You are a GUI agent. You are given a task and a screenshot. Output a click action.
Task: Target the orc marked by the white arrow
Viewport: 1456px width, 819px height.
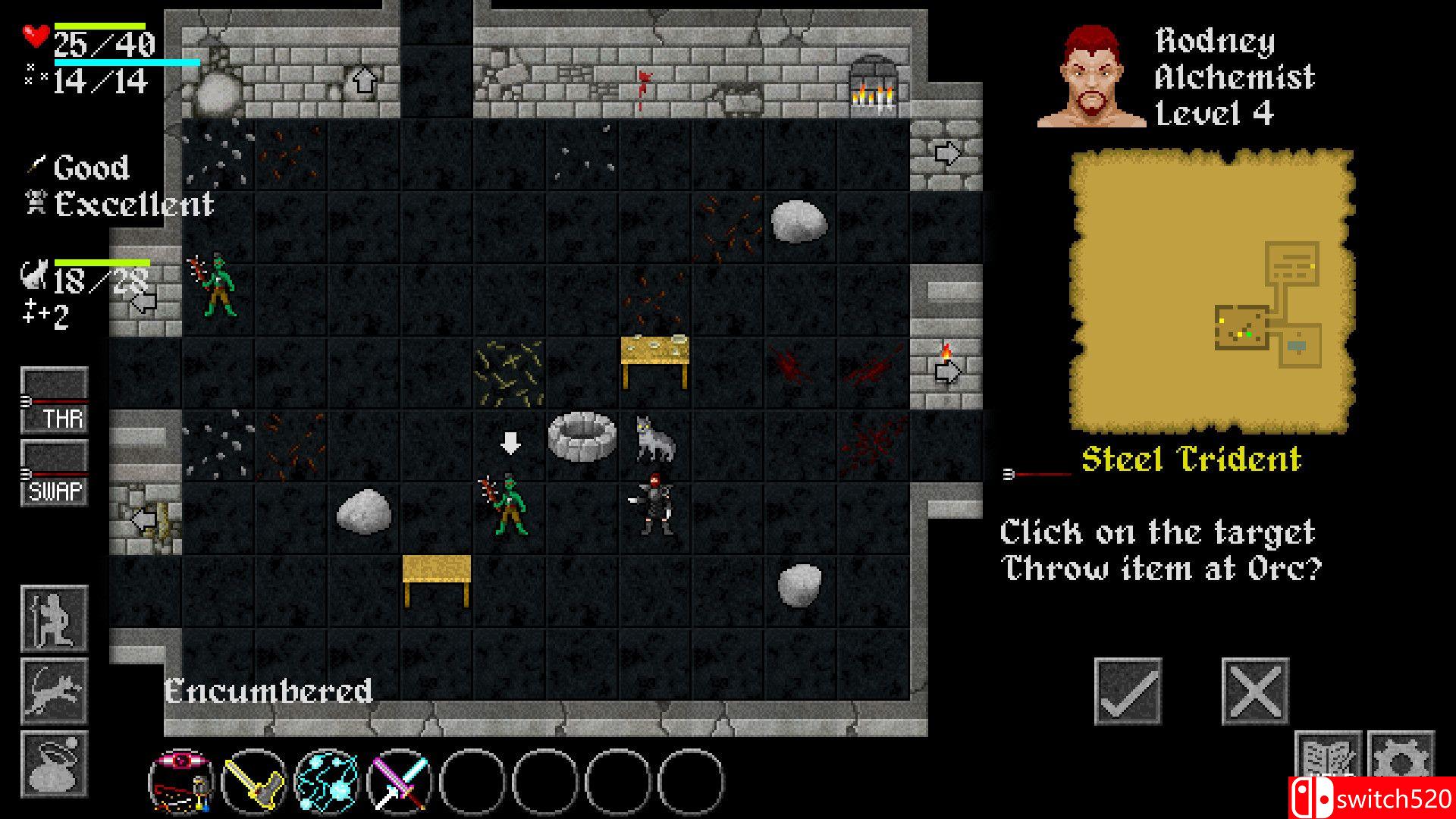(x=508, y=507)
